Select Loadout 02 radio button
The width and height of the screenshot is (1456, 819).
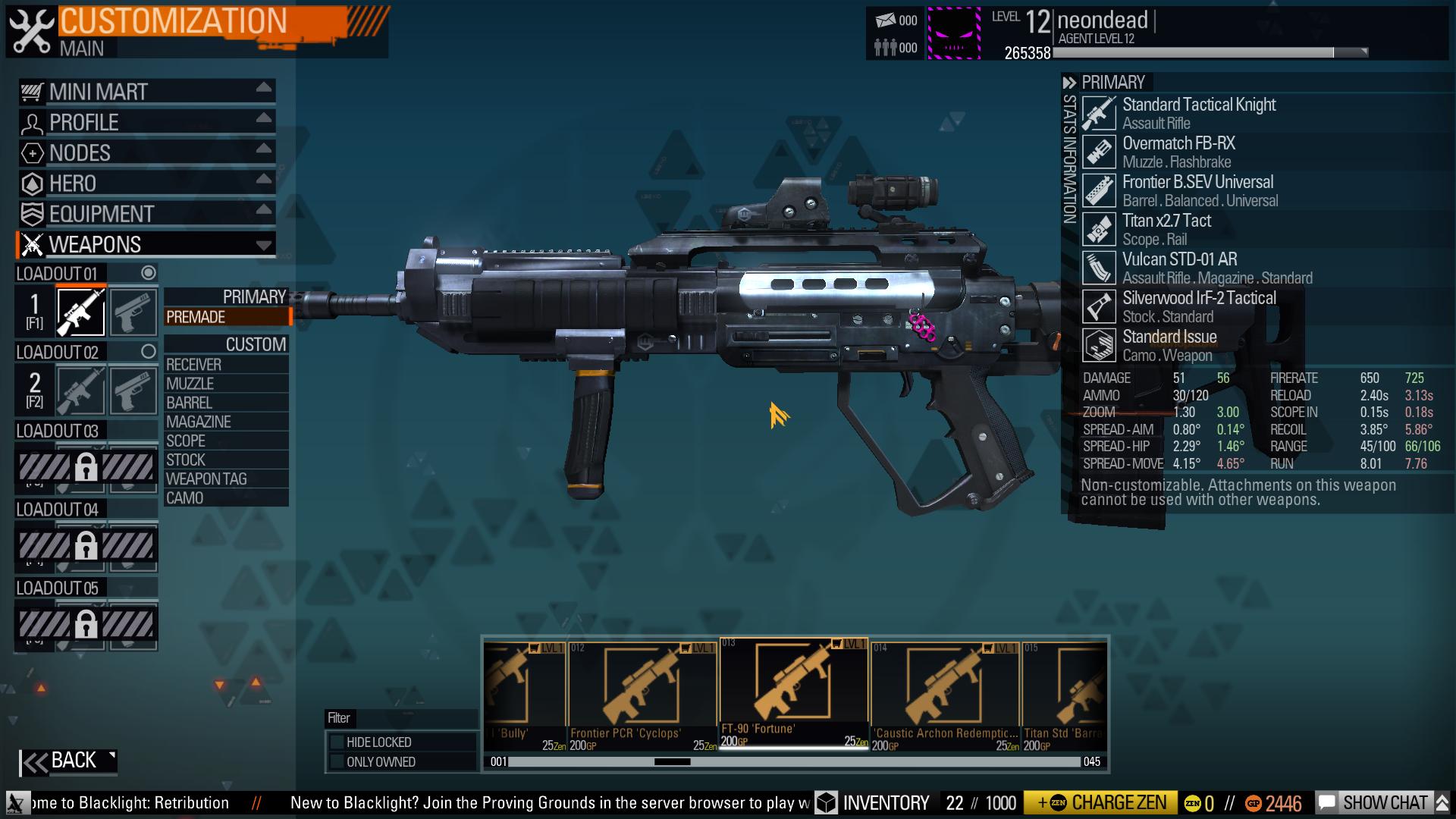(x=149, y=351)
